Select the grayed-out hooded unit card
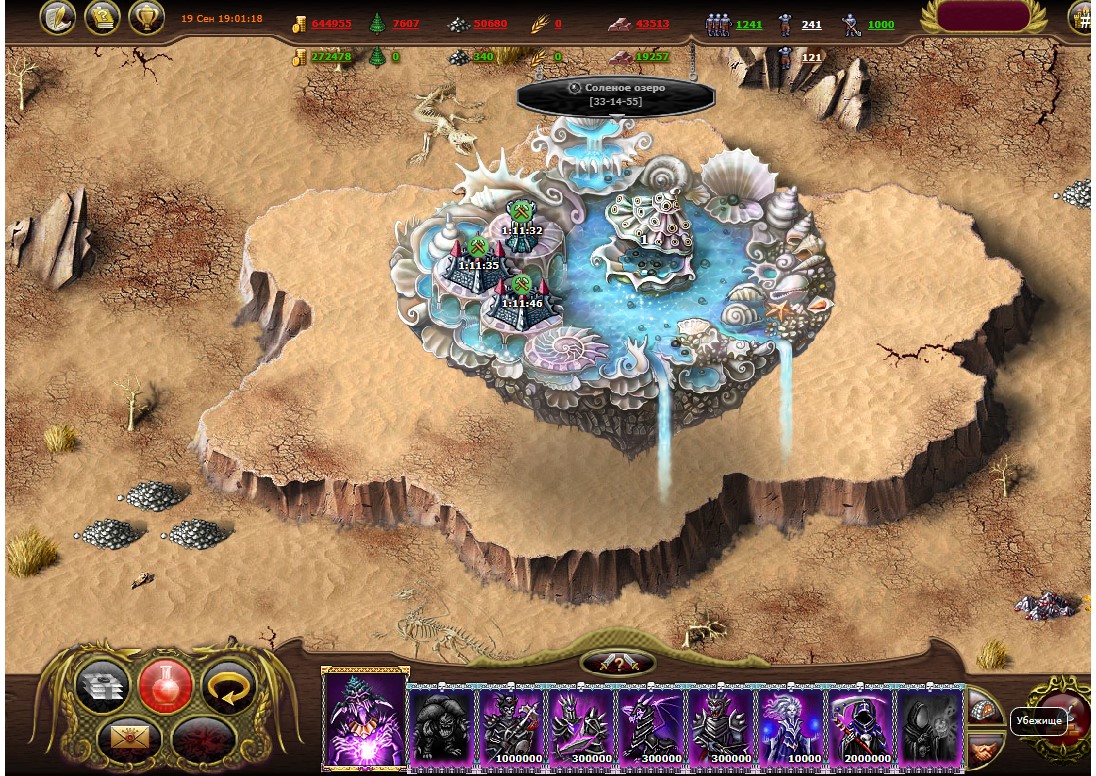 pos(930,727)
